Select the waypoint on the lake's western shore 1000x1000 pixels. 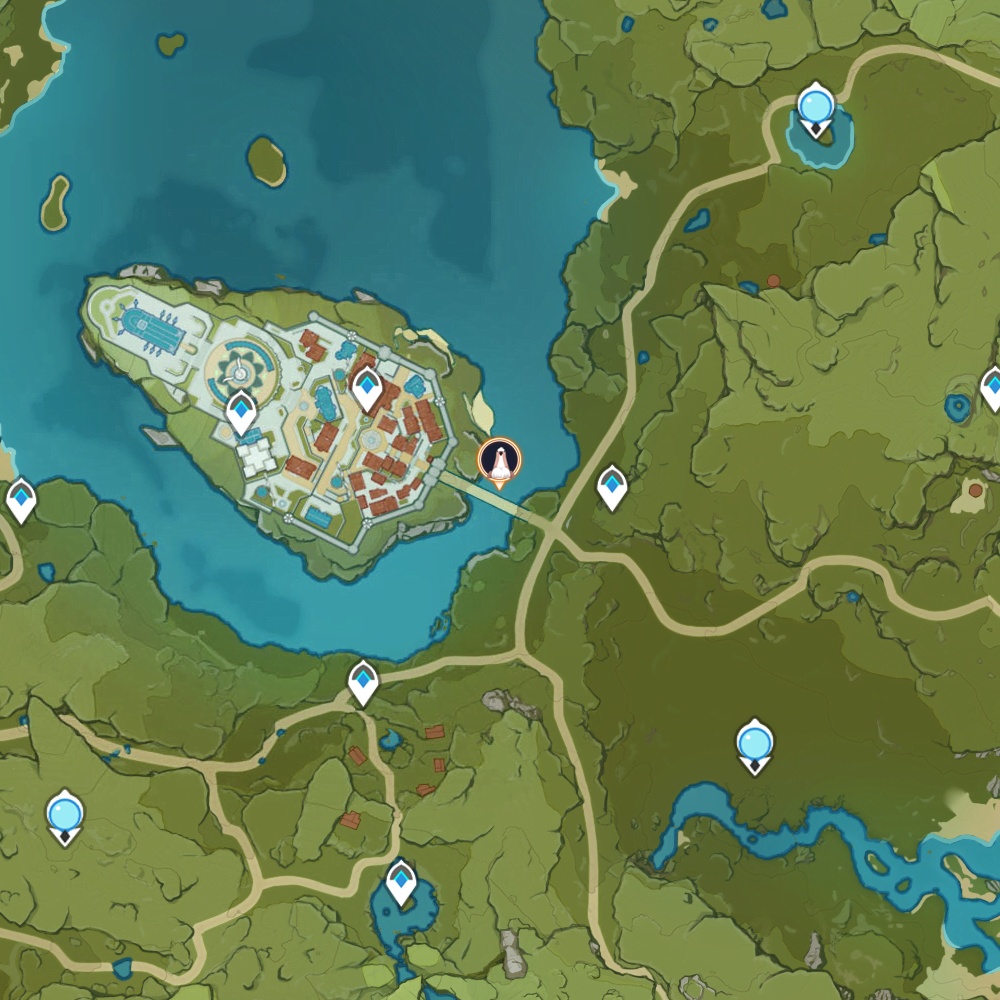click(21, 499)
